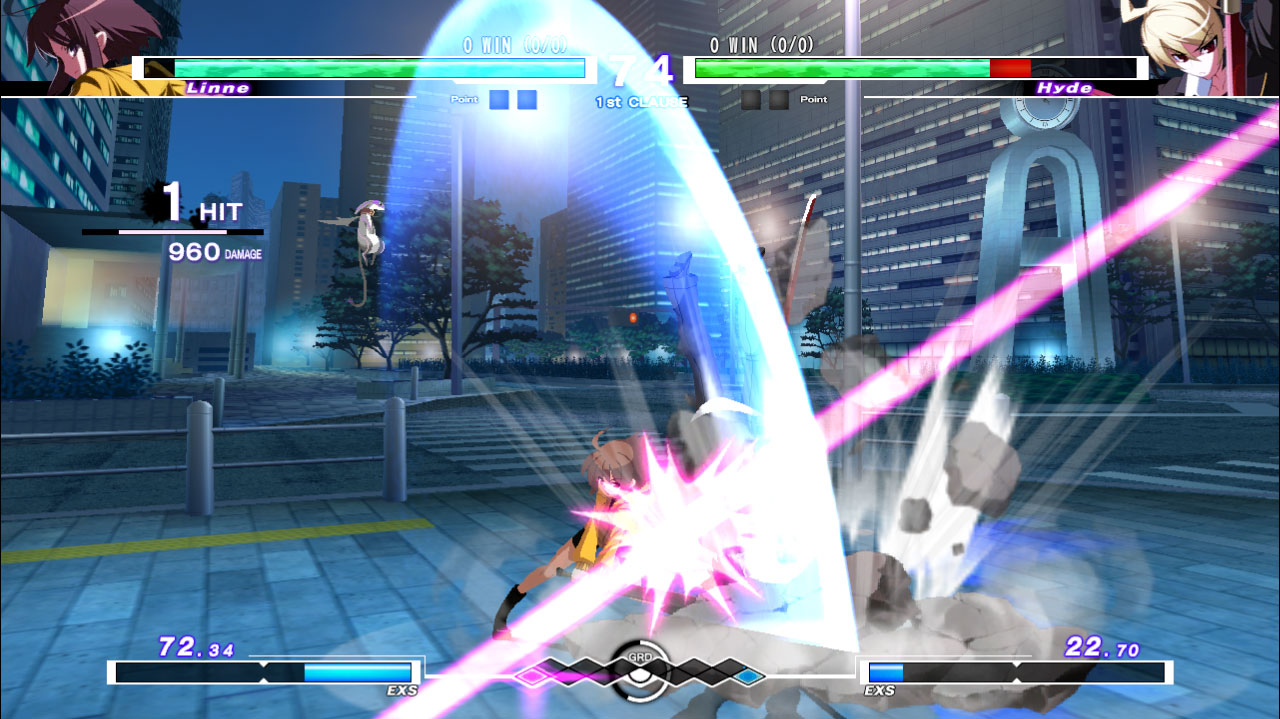Viewport: 1280px width, 719px height.
Task: Click the central GRD emblem
Action: [640, 667]
